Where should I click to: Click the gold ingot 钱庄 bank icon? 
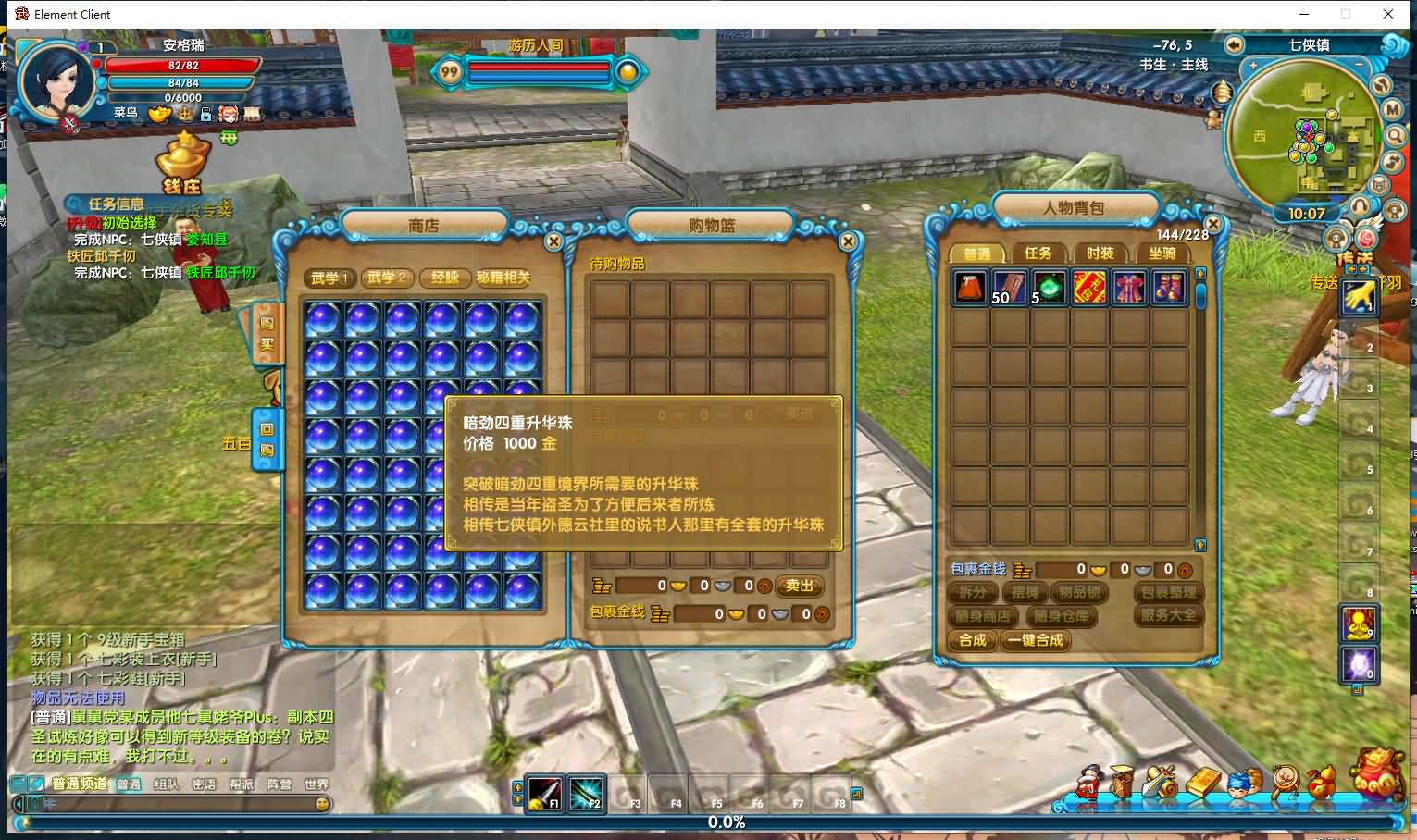click(182, 157)
